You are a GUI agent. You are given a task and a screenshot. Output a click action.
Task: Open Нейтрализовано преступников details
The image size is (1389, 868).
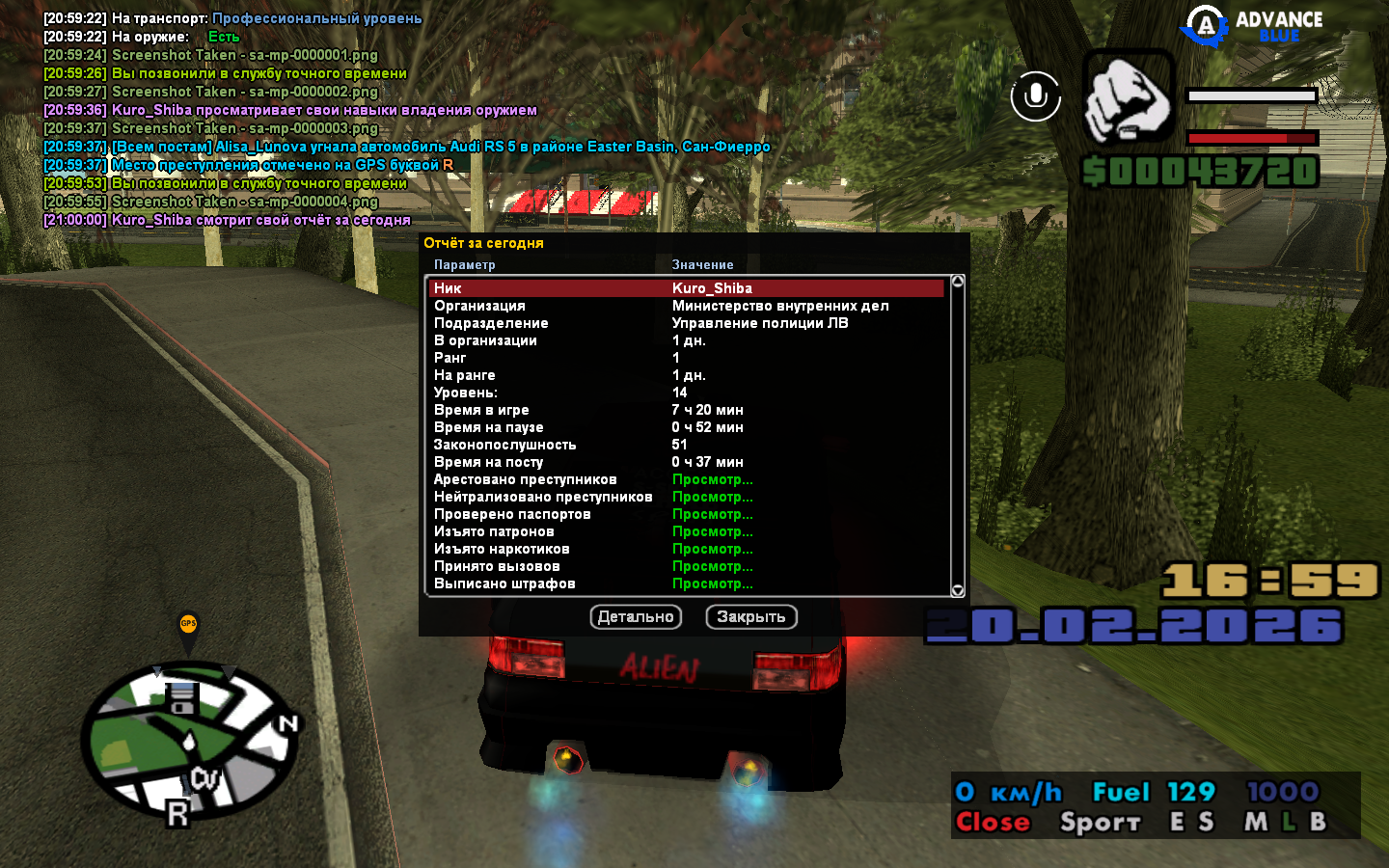[712, 497]
